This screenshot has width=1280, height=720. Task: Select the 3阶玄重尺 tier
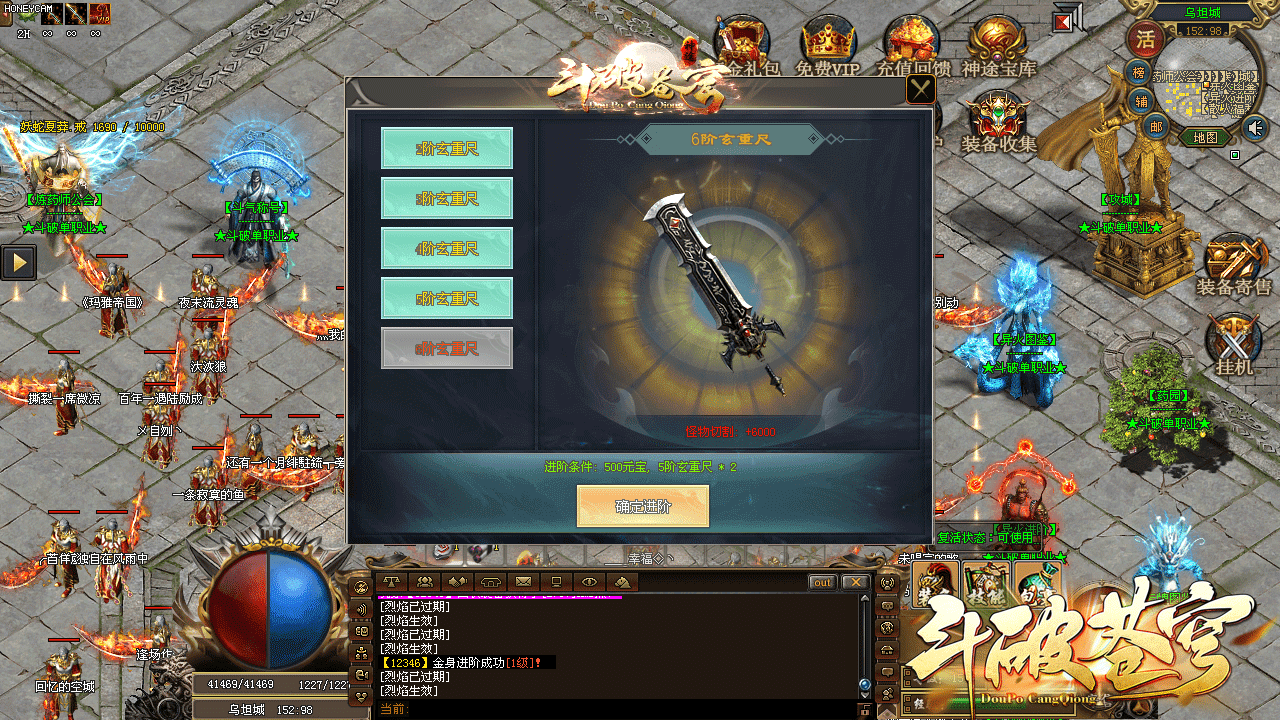tap(447, 198)
